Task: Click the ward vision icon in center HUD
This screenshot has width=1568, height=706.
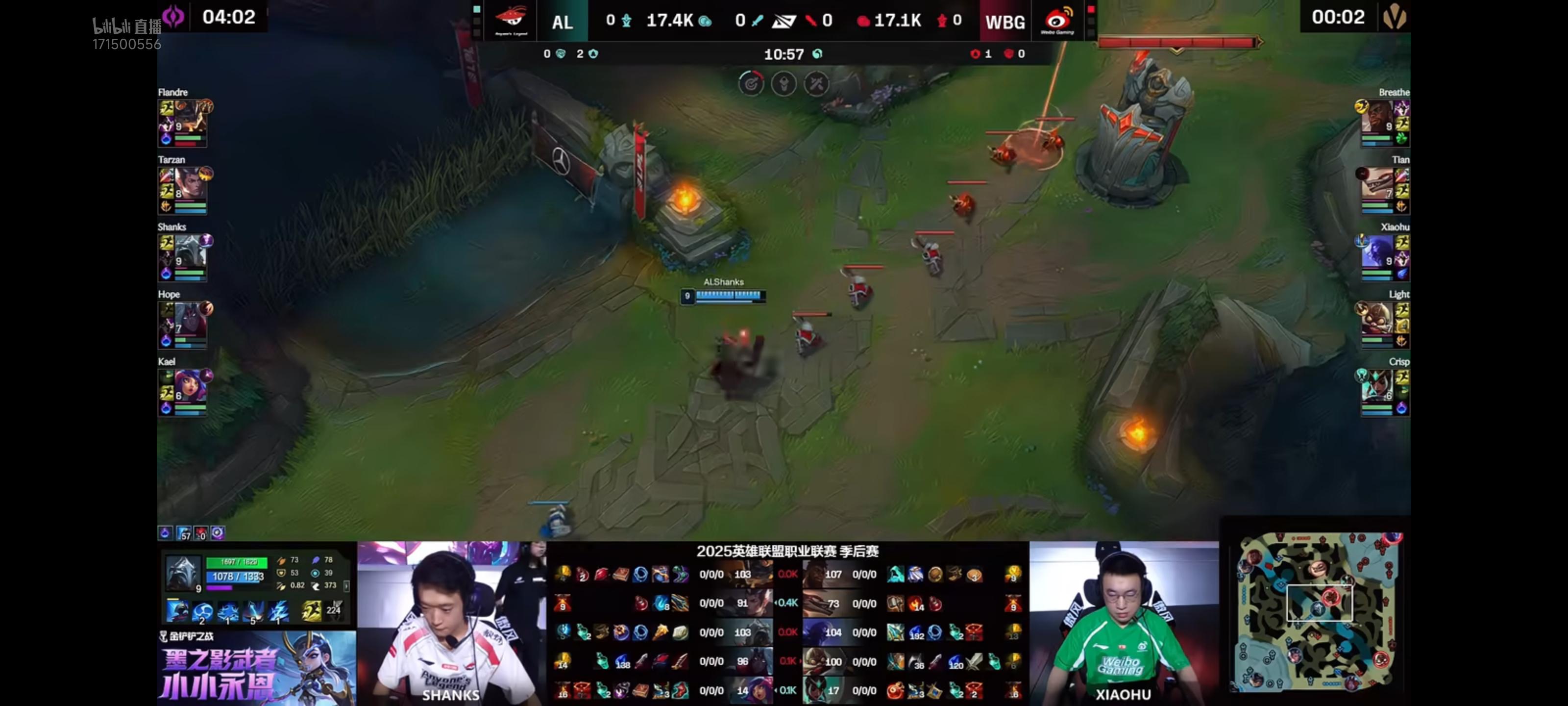Action: (784, 83)
